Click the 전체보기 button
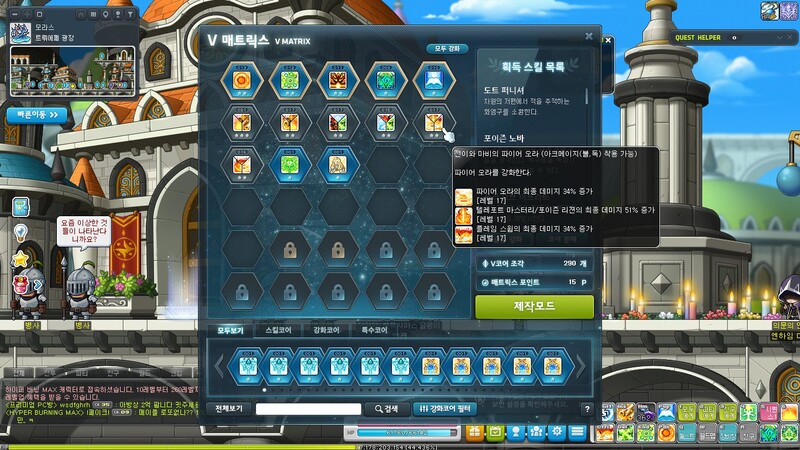 point(229,409)
